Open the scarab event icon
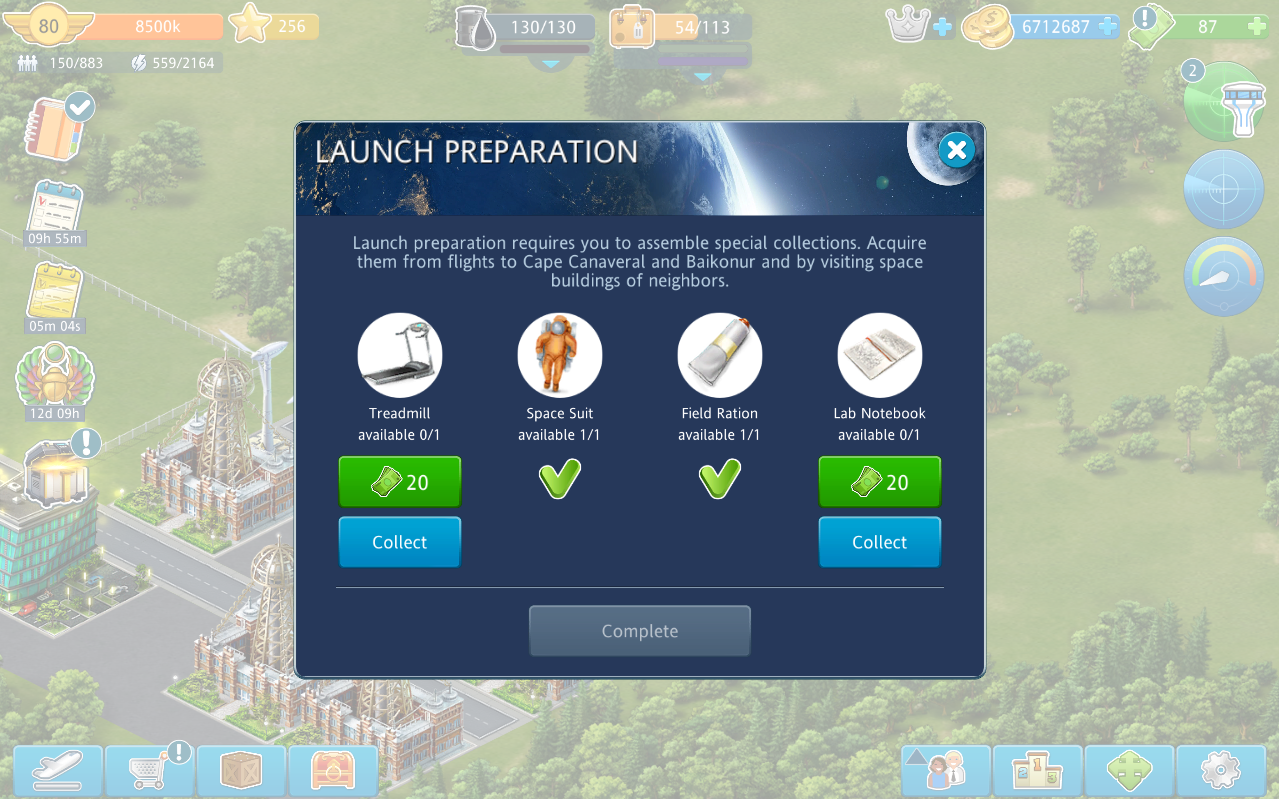The width and height of the screenshot is (1279, 799). [54, 377]
